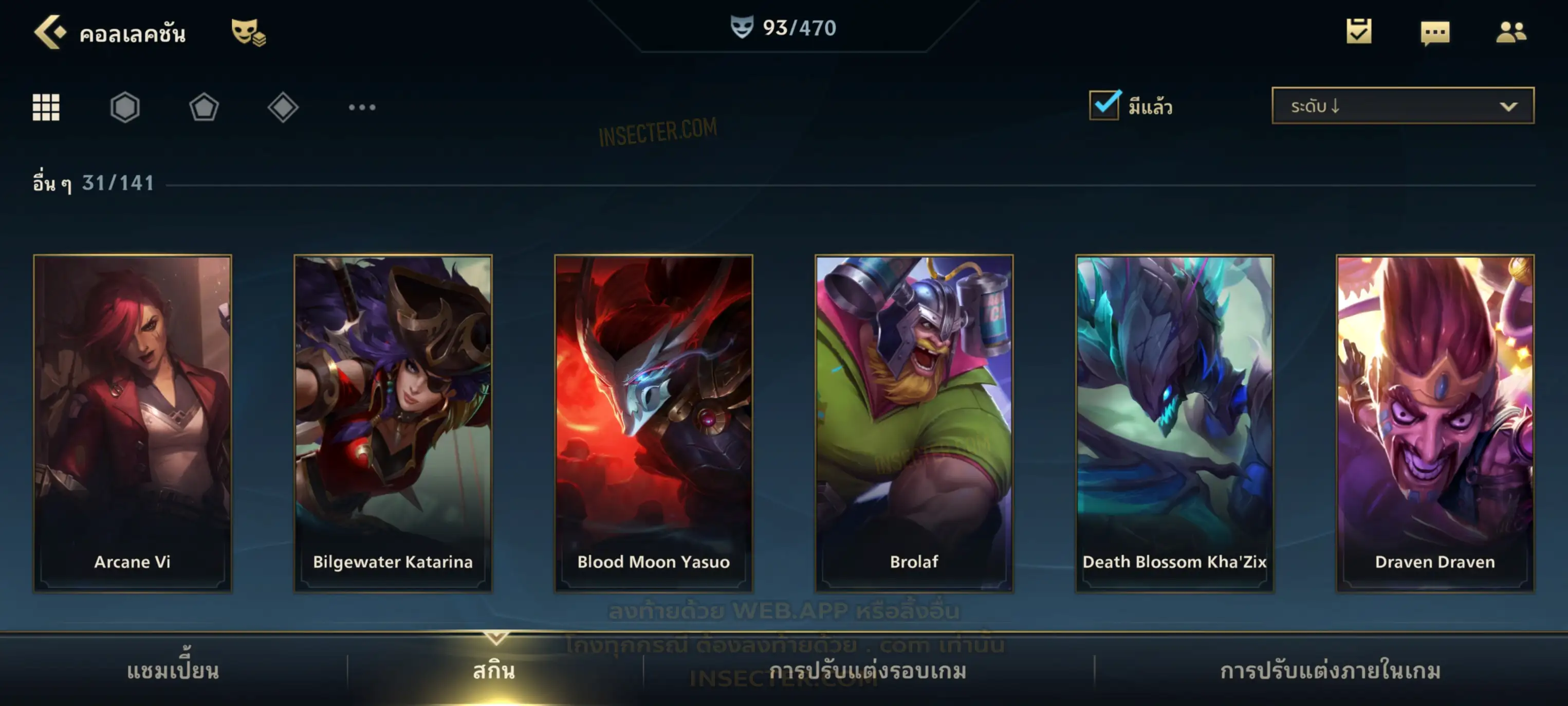Show more filters via three dots
This screenshot has width=1568, height=706.
(x=362, y=107)
